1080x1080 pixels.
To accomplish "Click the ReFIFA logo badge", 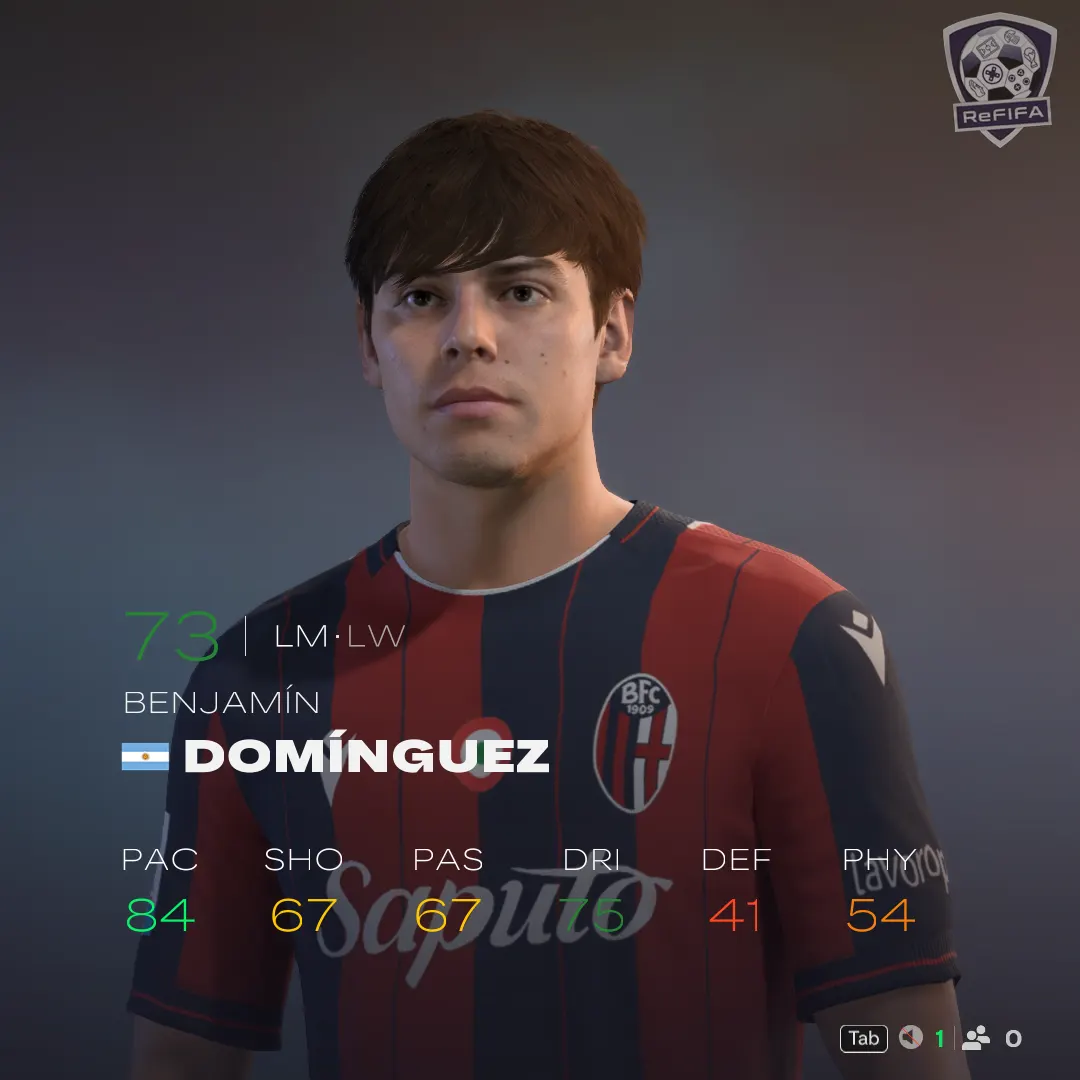I will coord(999,78).
